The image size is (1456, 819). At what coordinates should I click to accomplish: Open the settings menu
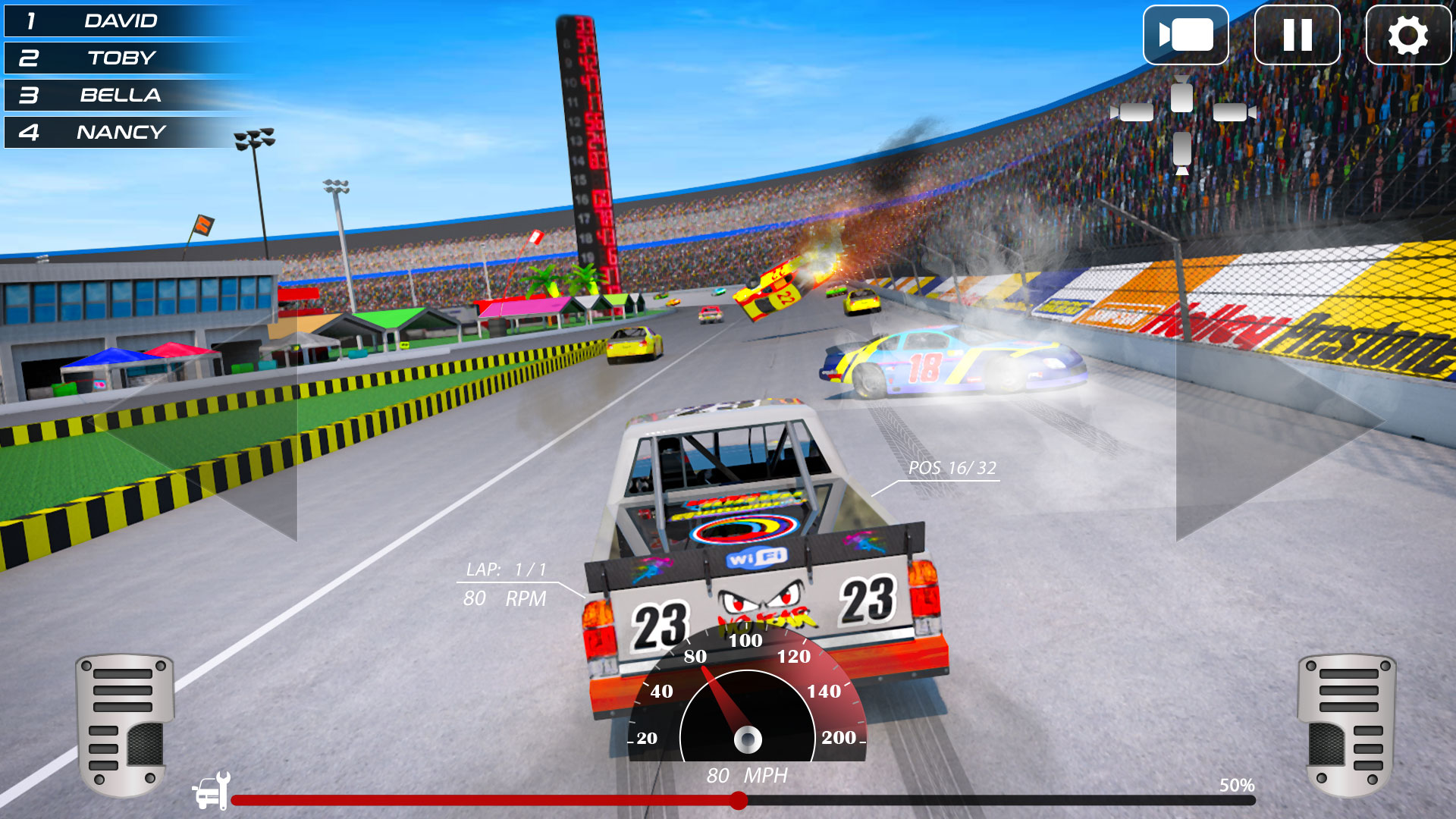pos(1408,36)
